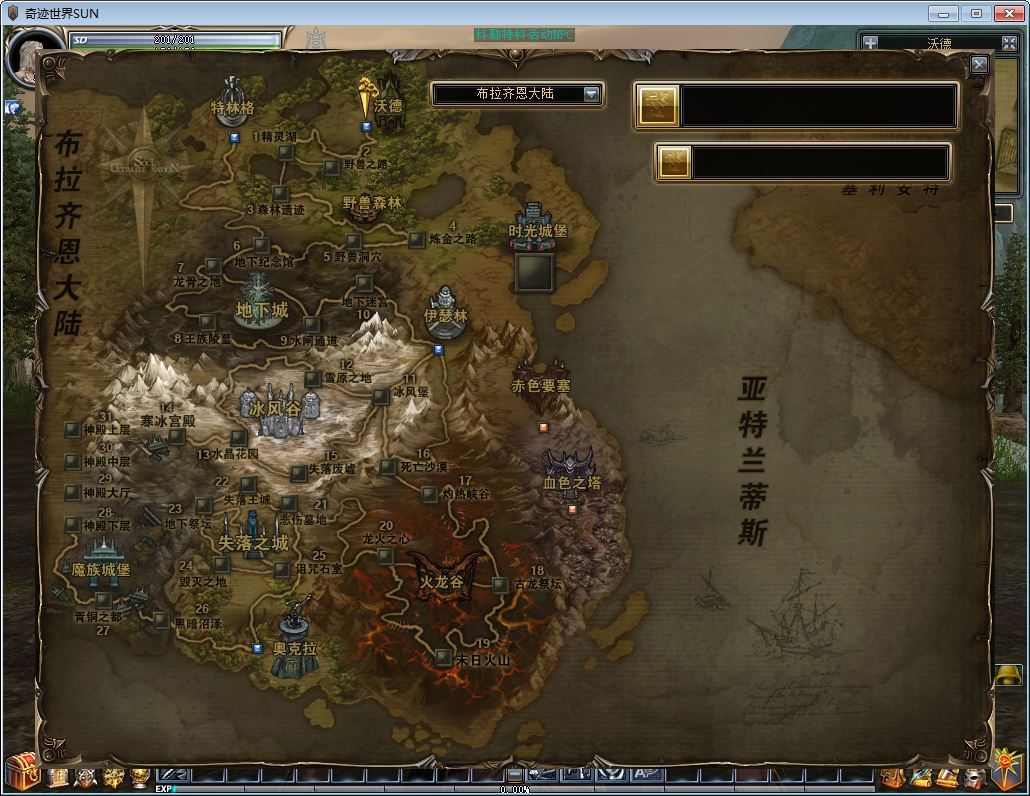Expand the 沃德 minimap with plus button
The height and width of the screenshot is (796, 1030).
point(871,43)
